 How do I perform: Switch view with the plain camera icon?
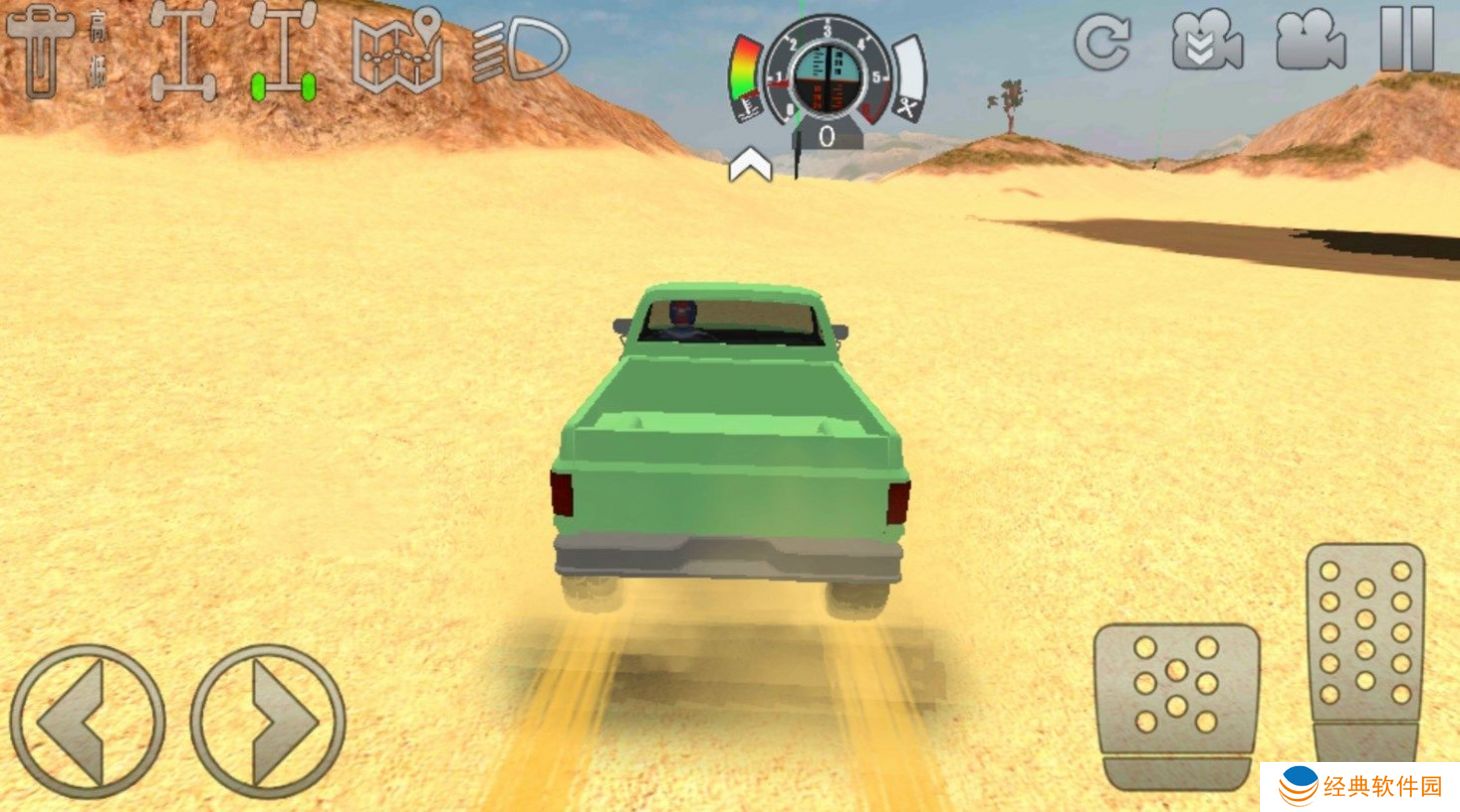[1310, 42]
